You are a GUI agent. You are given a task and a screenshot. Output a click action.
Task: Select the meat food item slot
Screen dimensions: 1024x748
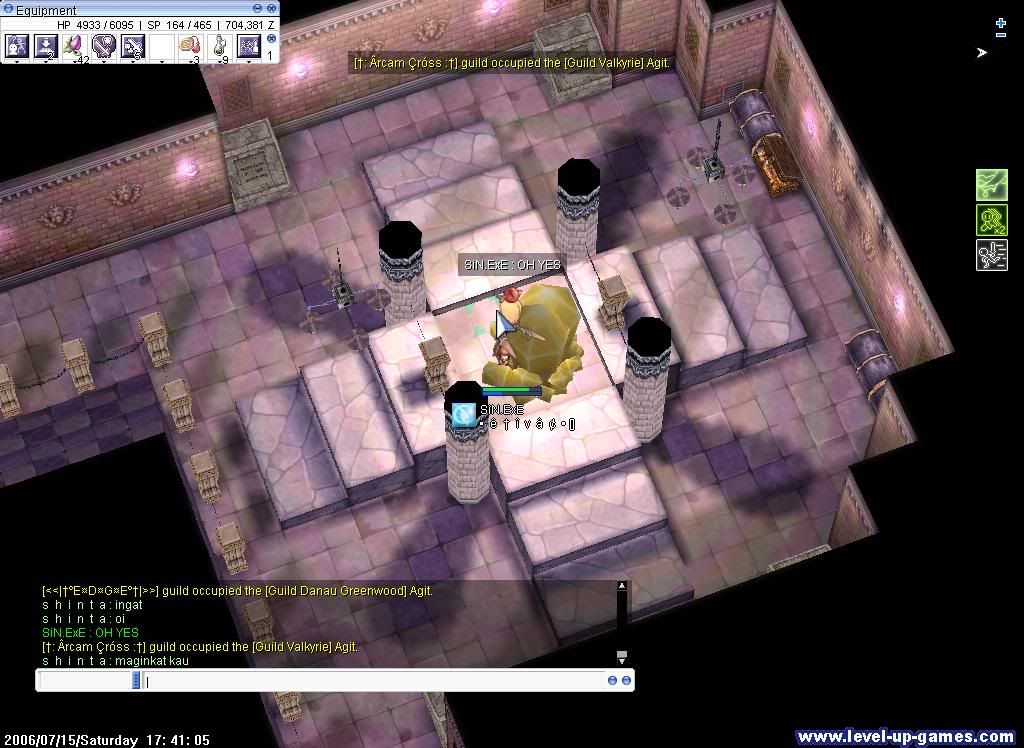190,45
